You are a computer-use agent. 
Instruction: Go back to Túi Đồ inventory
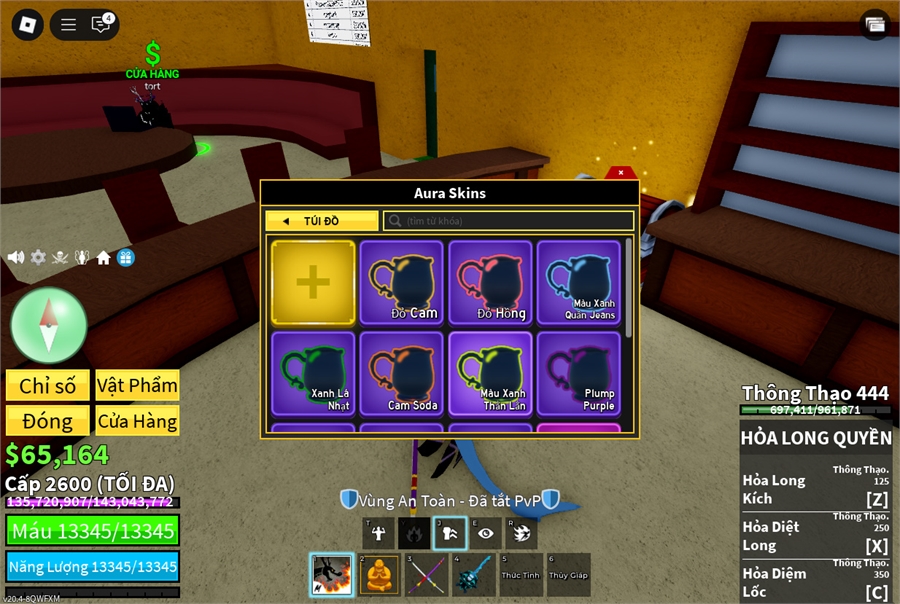(x=321, y=221)
